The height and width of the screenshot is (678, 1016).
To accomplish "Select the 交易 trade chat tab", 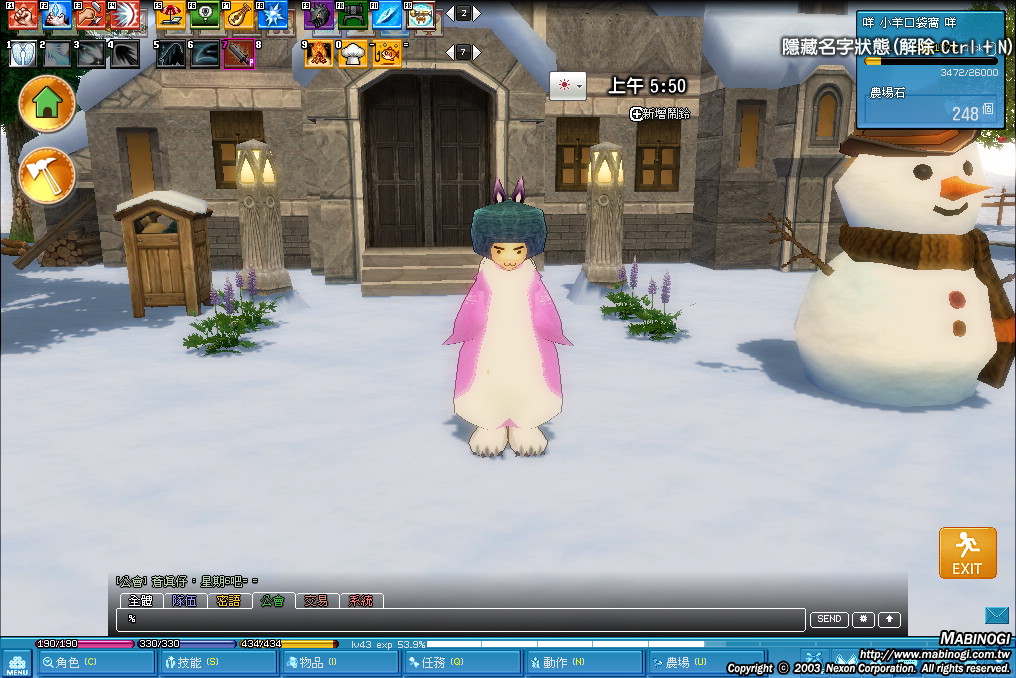I will pyautogui.click(x=316, y=601).
